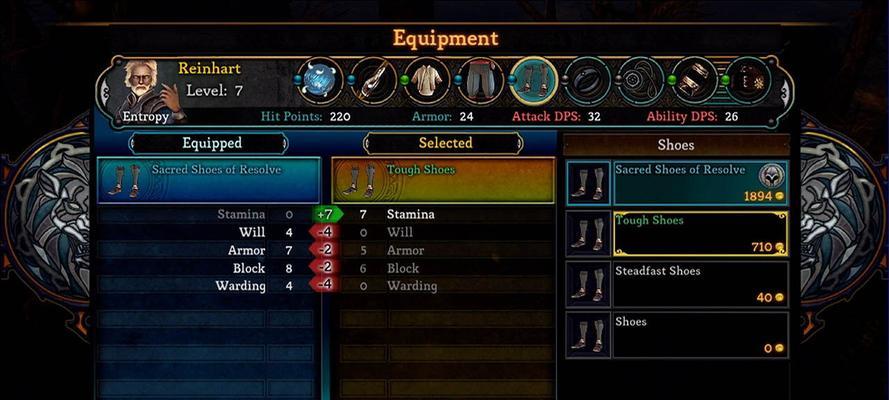Choose the white shirt armor slot
Screen dimensions: 889x400
426,80
